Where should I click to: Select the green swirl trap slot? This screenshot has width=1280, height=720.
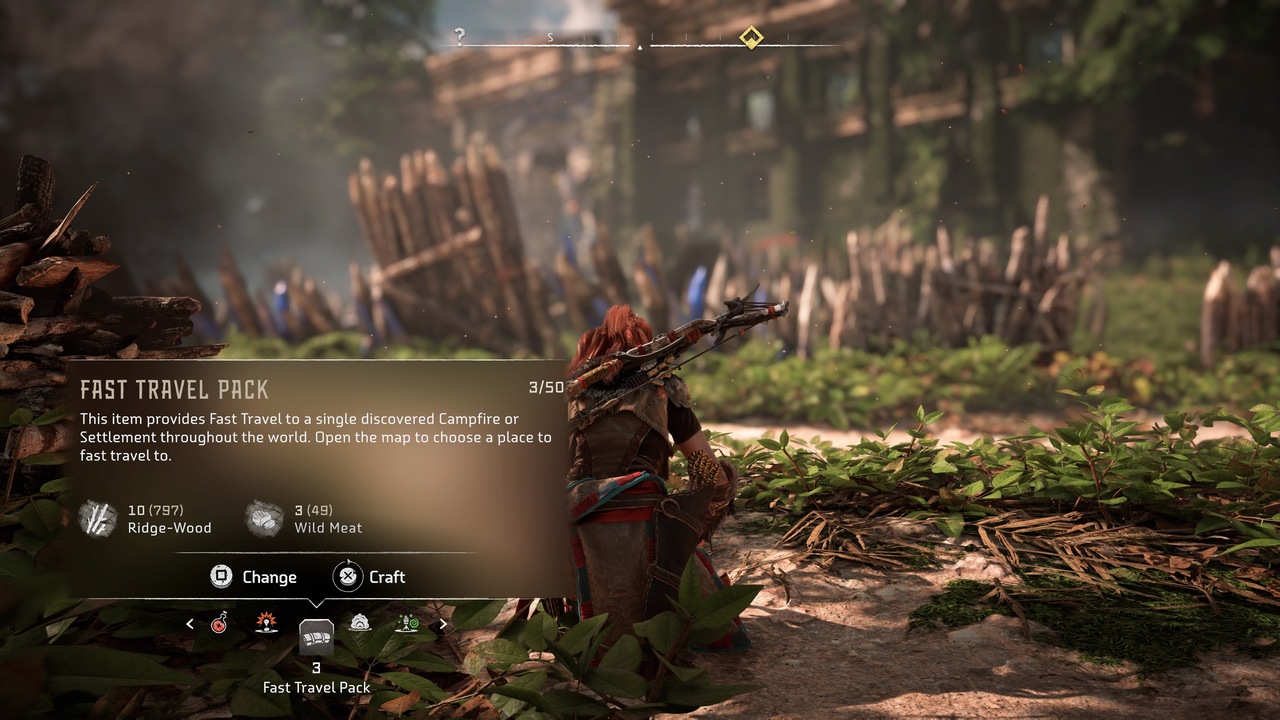tap(407, 623)
